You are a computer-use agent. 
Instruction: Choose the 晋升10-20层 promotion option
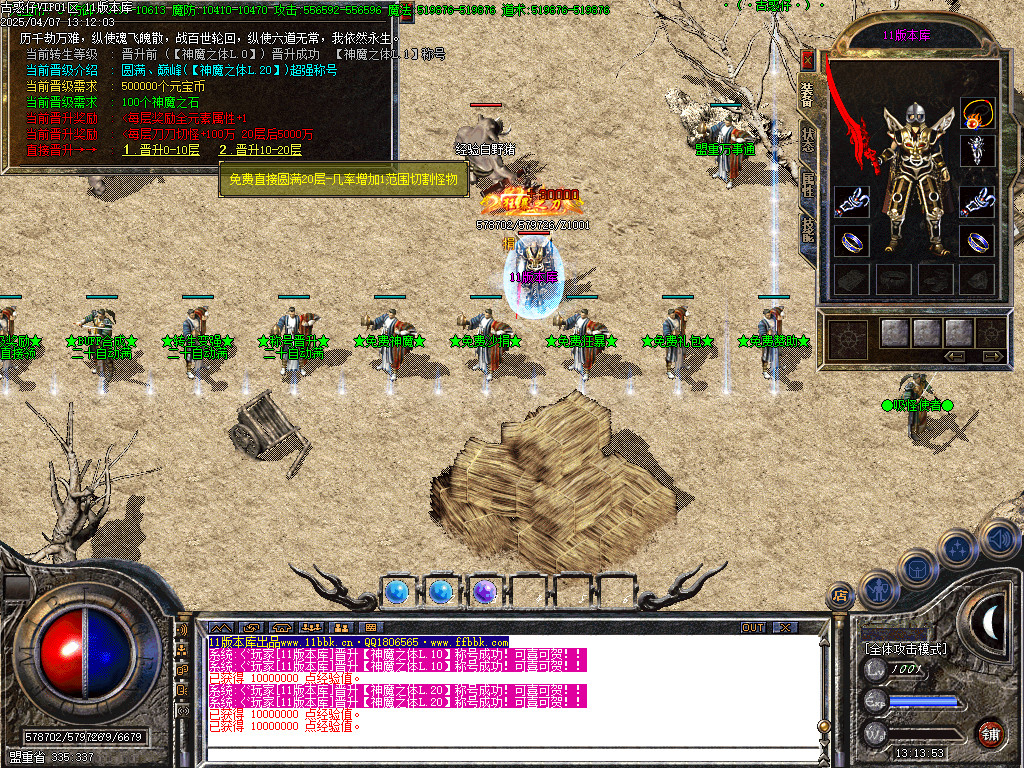tap(263, 150)
